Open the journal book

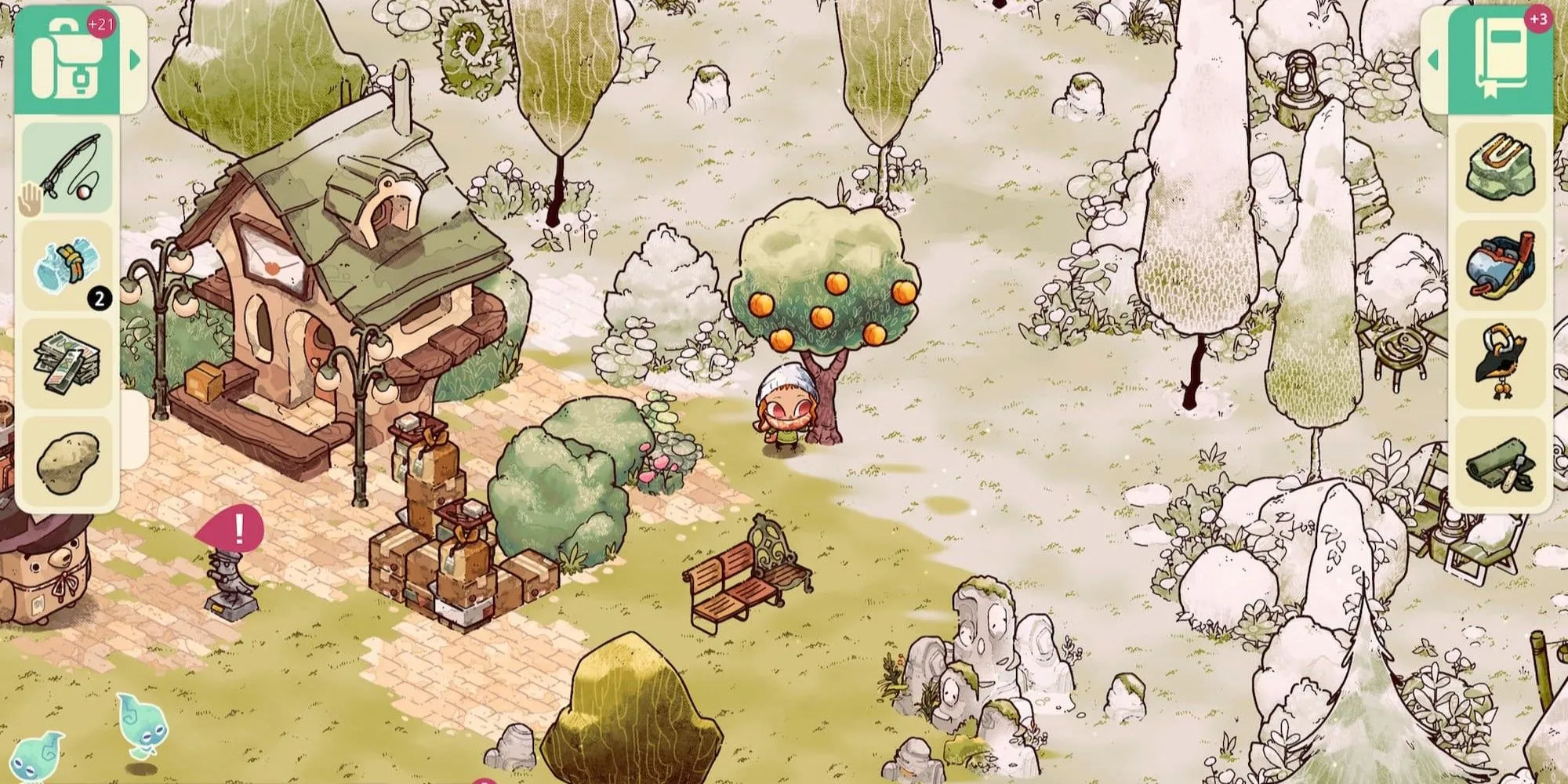coord(1501,61)
